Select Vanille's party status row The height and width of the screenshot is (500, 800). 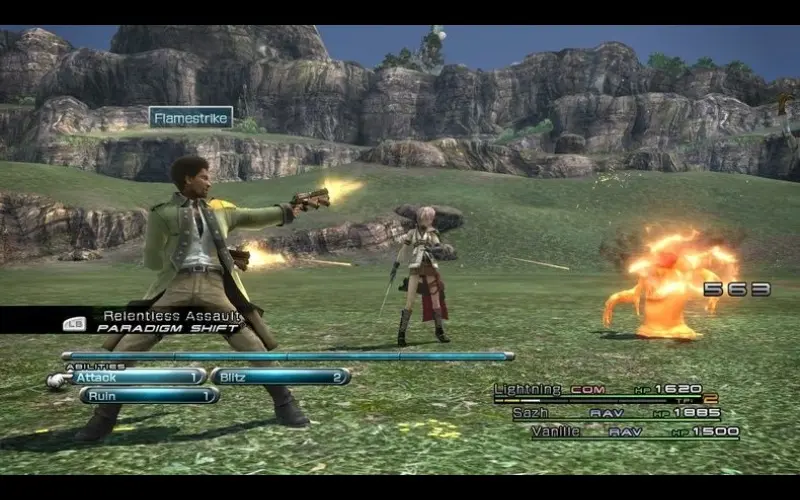(x=636, y=432)
